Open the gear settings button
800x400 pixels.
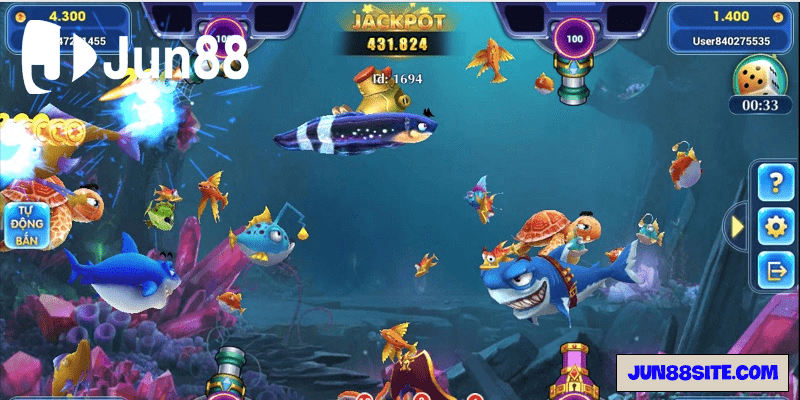coord(775,226)
